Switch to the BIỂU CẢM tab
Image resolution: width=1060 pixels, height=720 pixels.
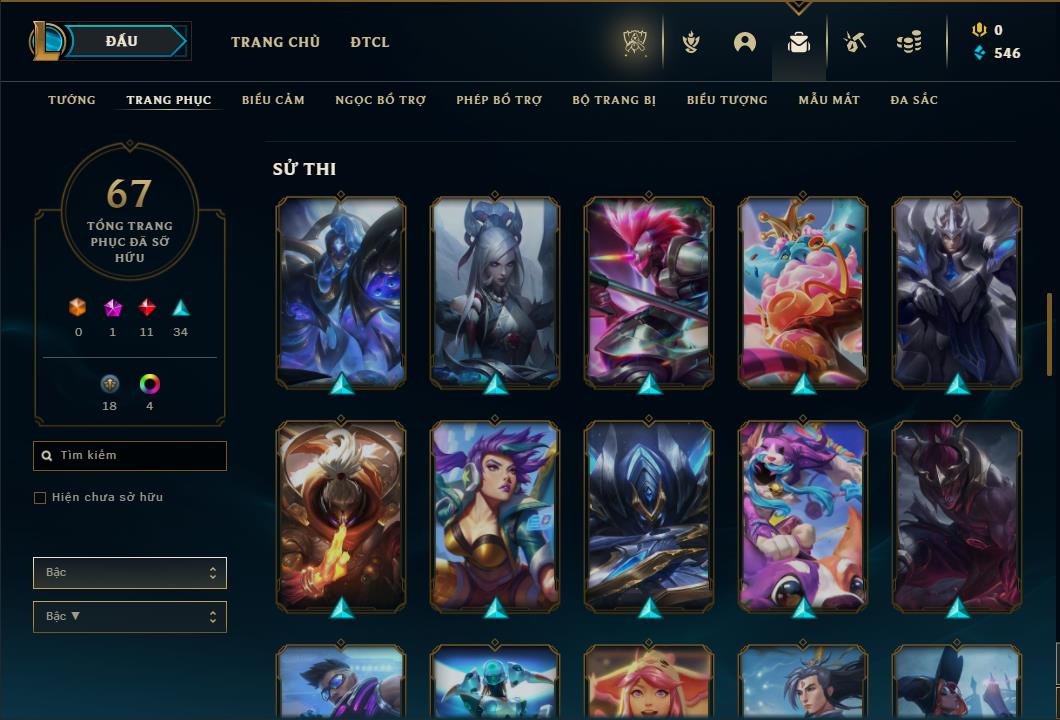point(273,100)
